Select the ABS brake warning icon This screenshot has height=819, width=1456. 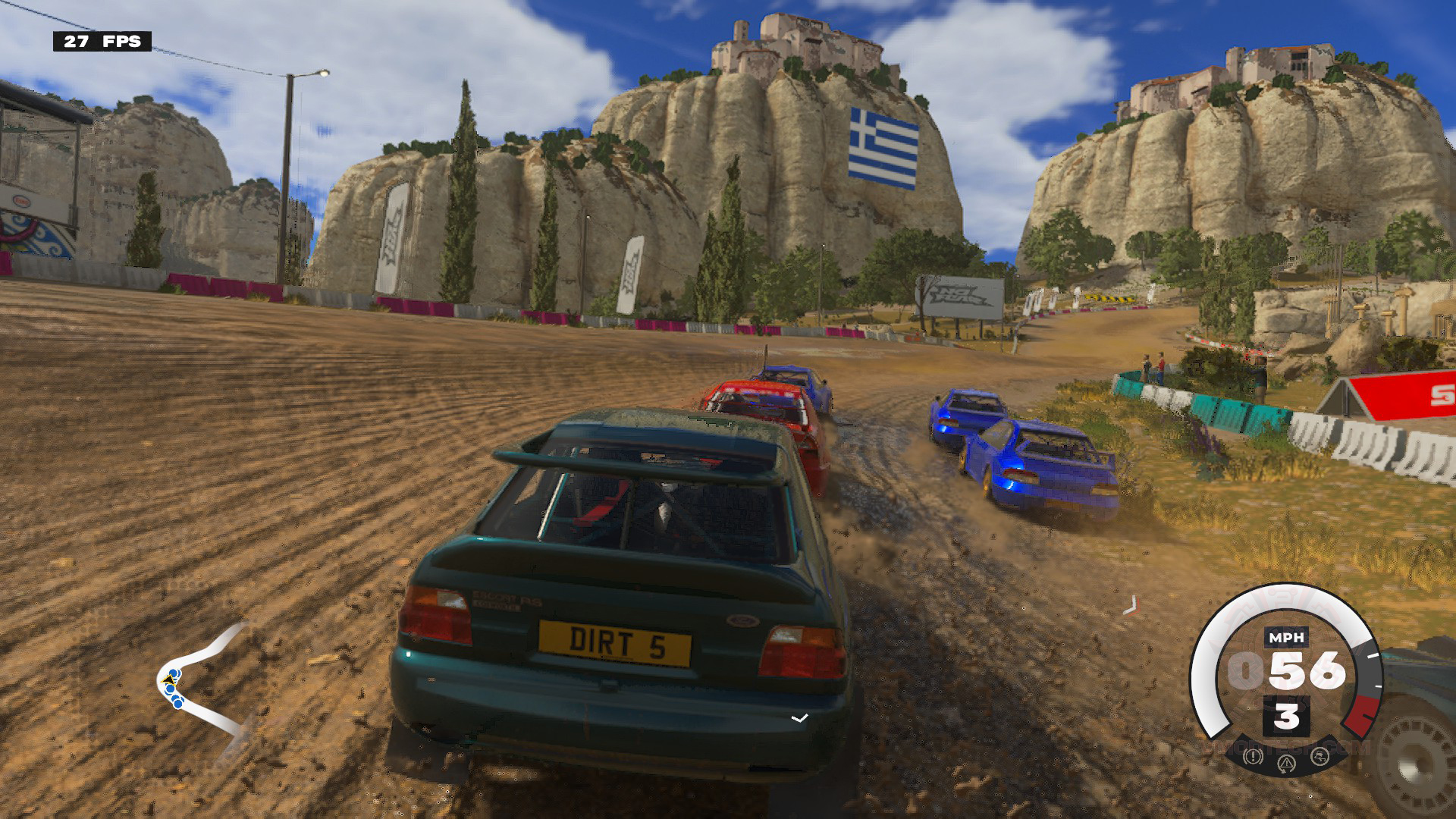1253,756
